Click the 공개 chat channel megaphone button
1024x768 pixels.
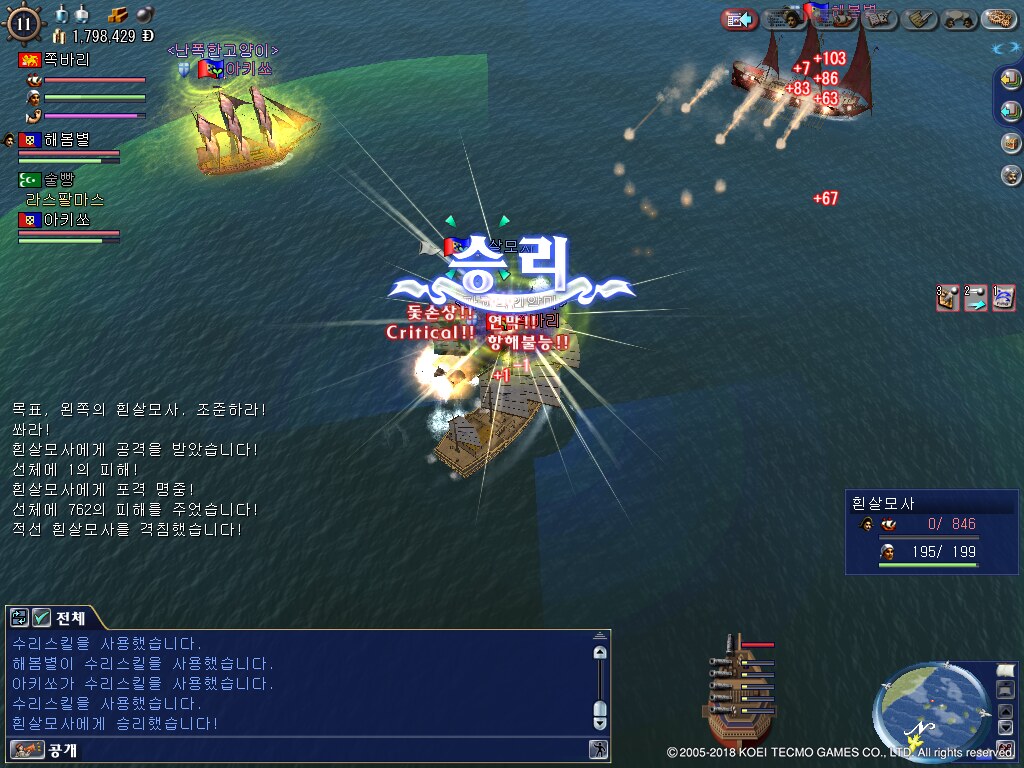(27, 749)
